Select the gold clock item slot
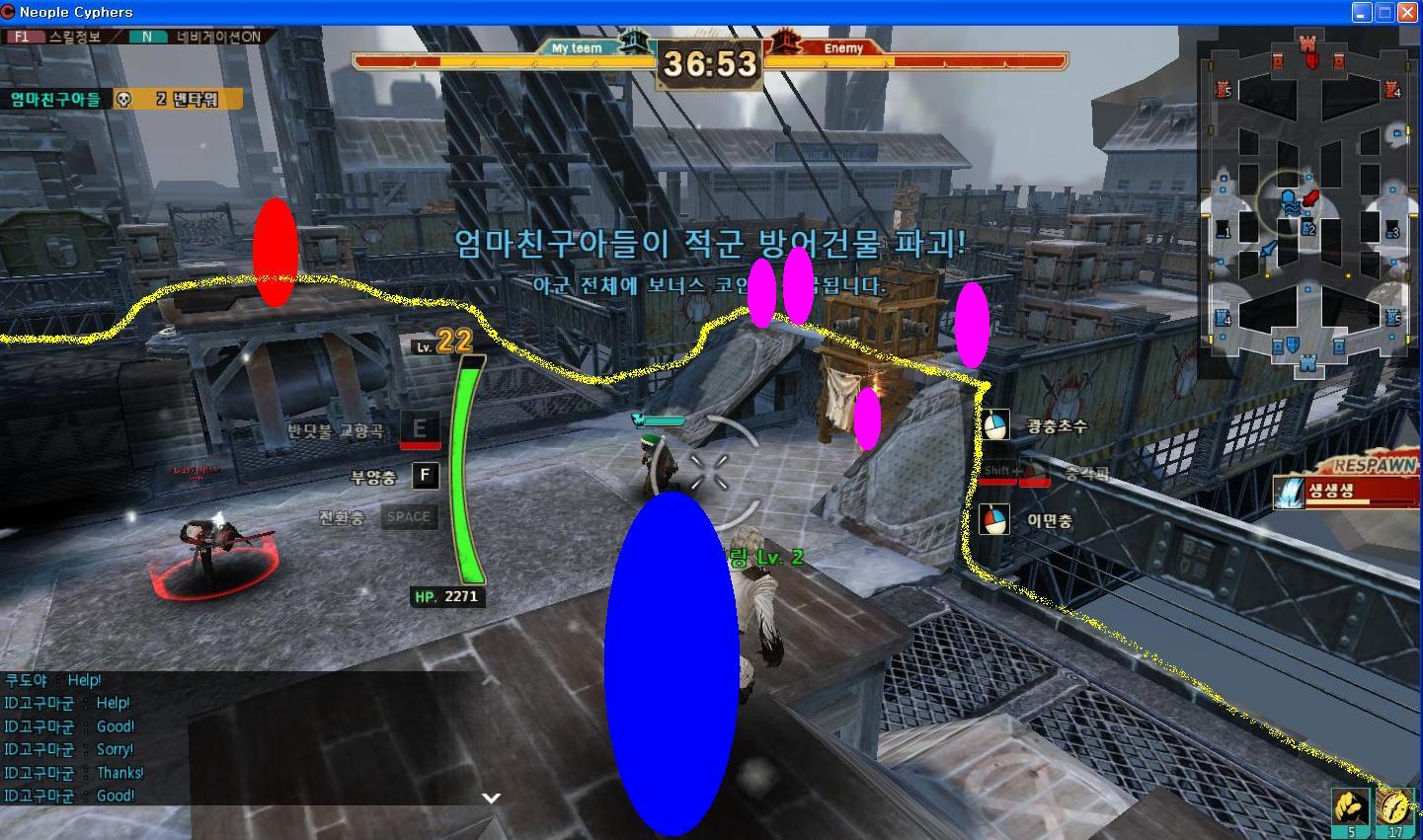Image resolution: width=1423 pixels, height=840 pixels. coord(1395,809)
